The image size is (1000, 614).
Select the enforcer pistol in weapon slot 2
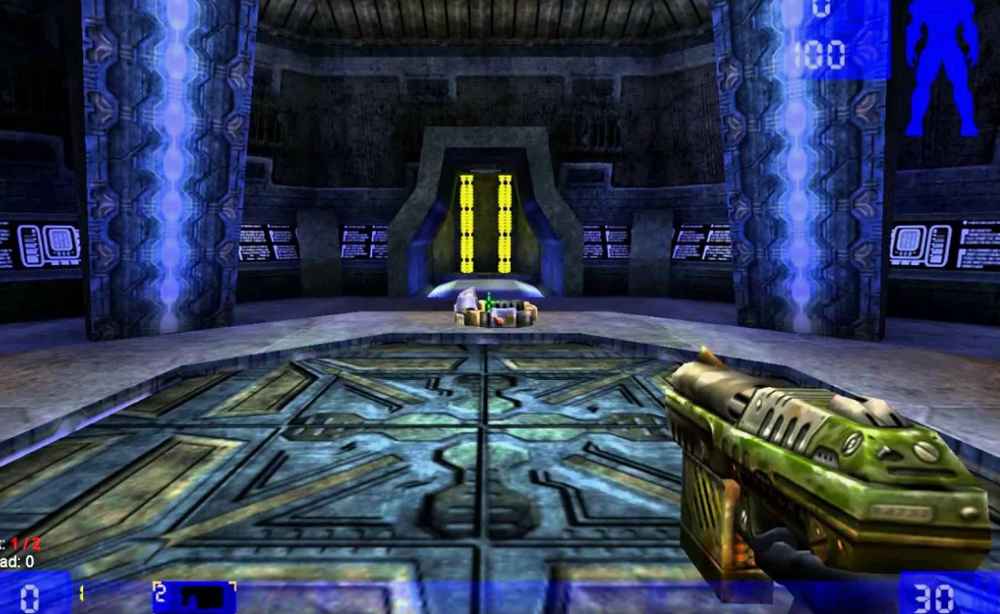(x=195, y=597)
